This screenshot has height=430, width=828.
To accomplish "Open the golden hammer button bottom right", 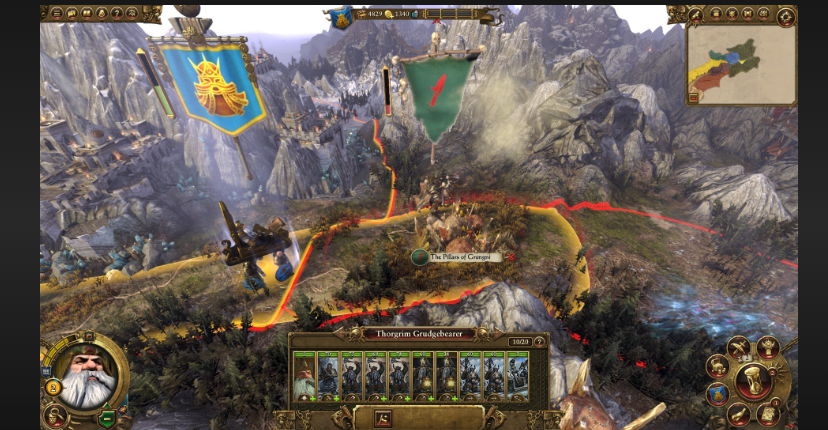I will [x=740, y=413].
